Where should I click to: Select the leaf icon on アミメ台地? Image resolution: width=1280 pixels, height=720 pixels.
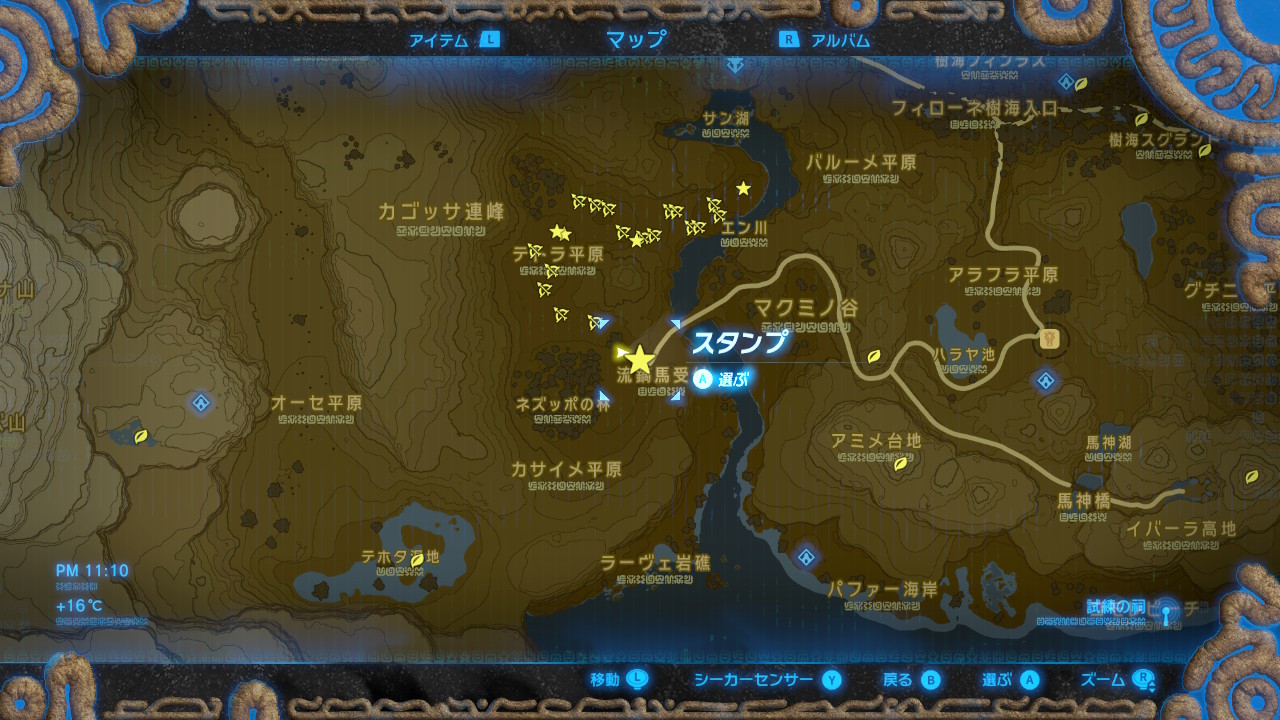899,465
